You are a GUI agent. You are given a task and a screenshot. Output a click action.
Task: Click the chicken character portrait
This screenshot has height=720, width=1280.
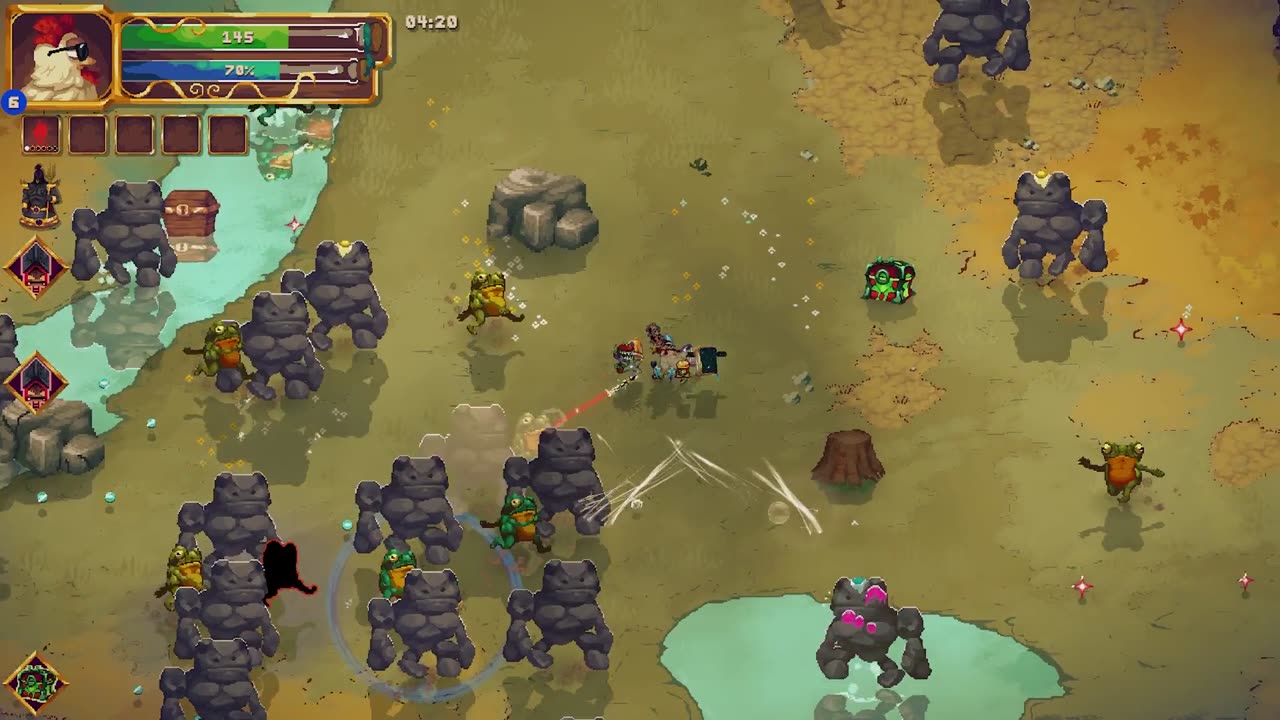click(x=61, y=57)
